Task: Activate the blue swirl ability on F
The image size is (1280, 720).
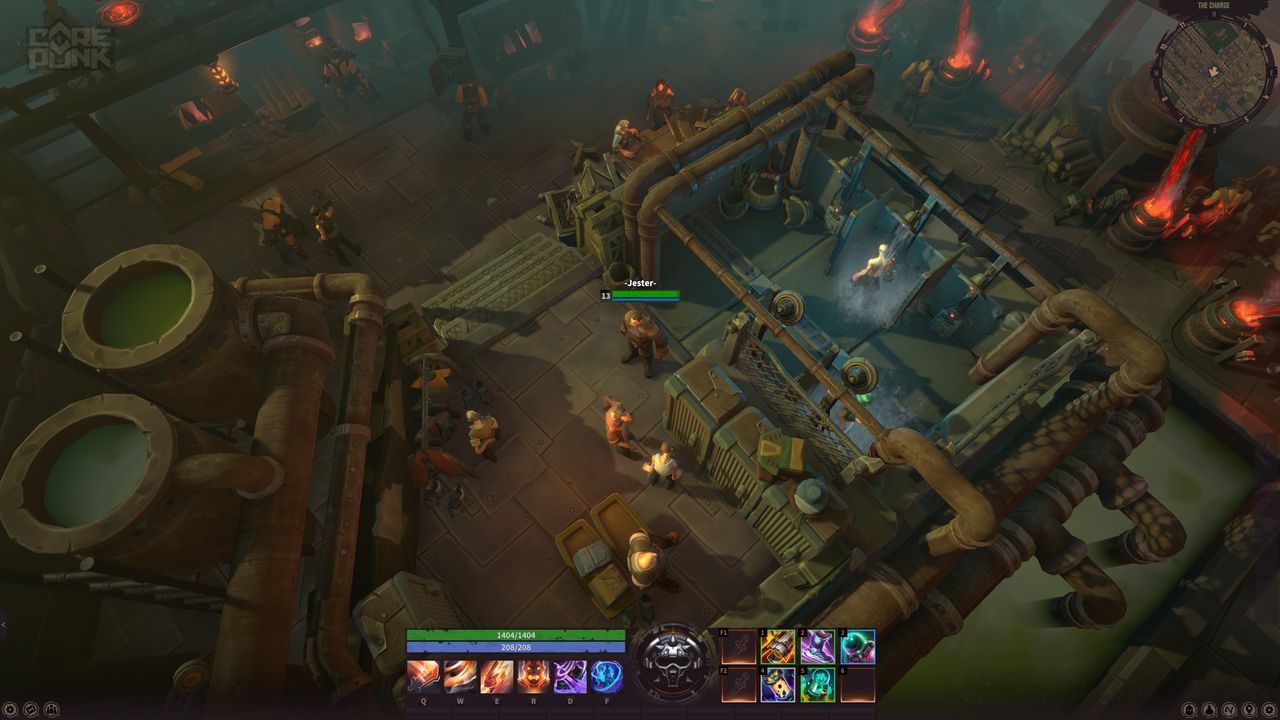Action: pyautogui.click(x=606, y=677)
